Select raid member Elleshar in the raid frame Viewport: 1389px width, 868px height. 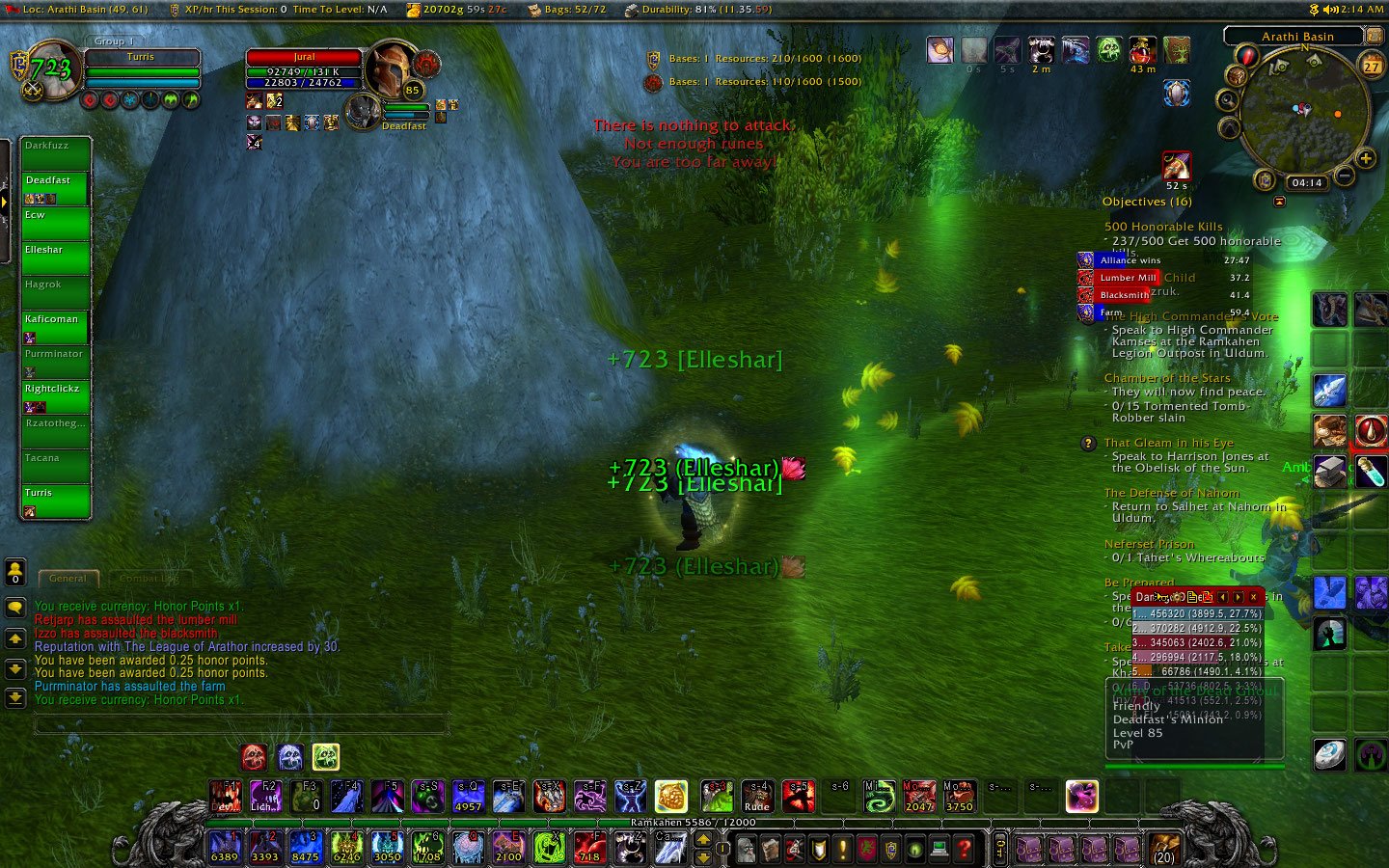56,258
